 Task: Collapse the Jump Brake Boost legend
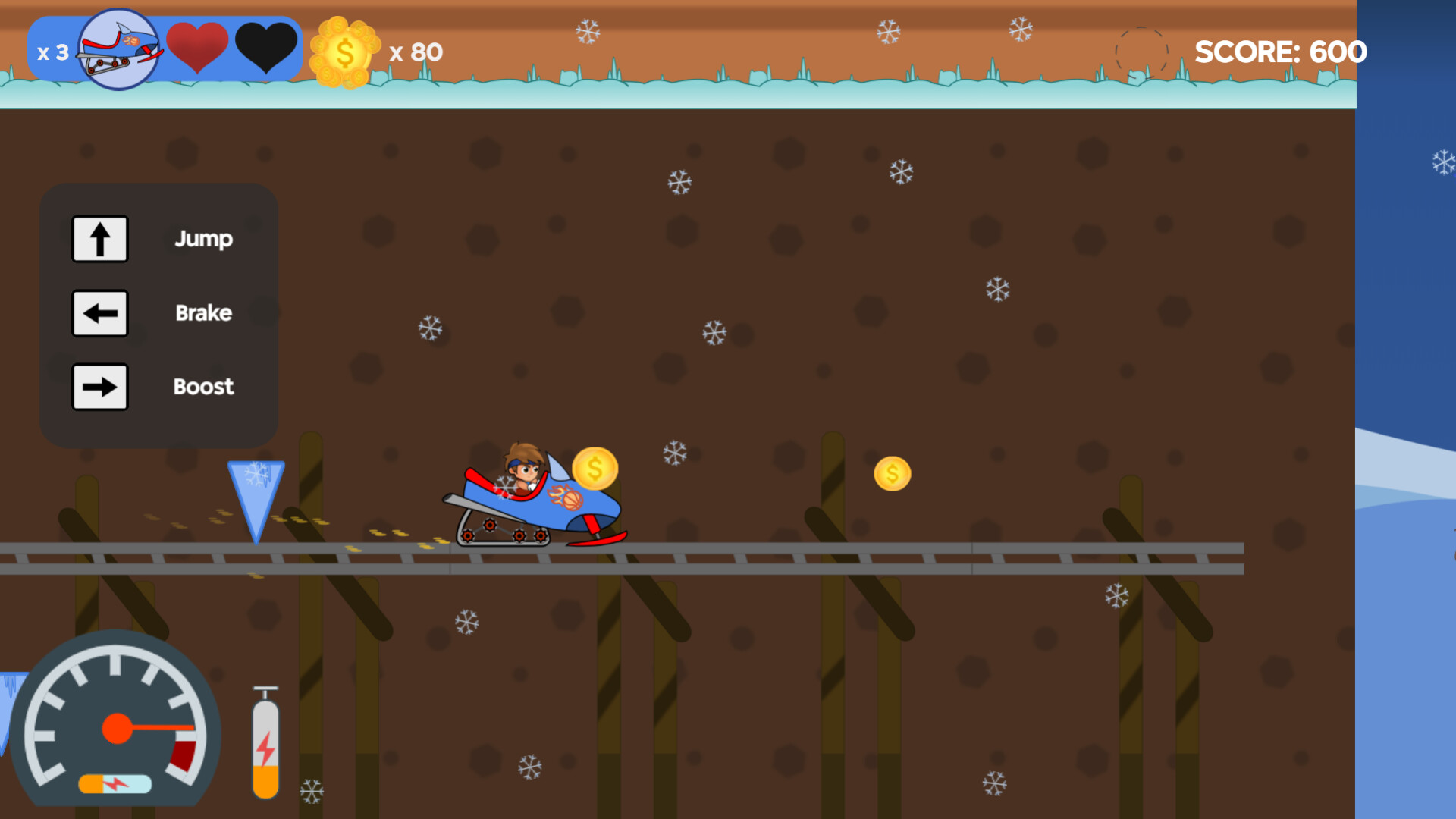point(159,313)
